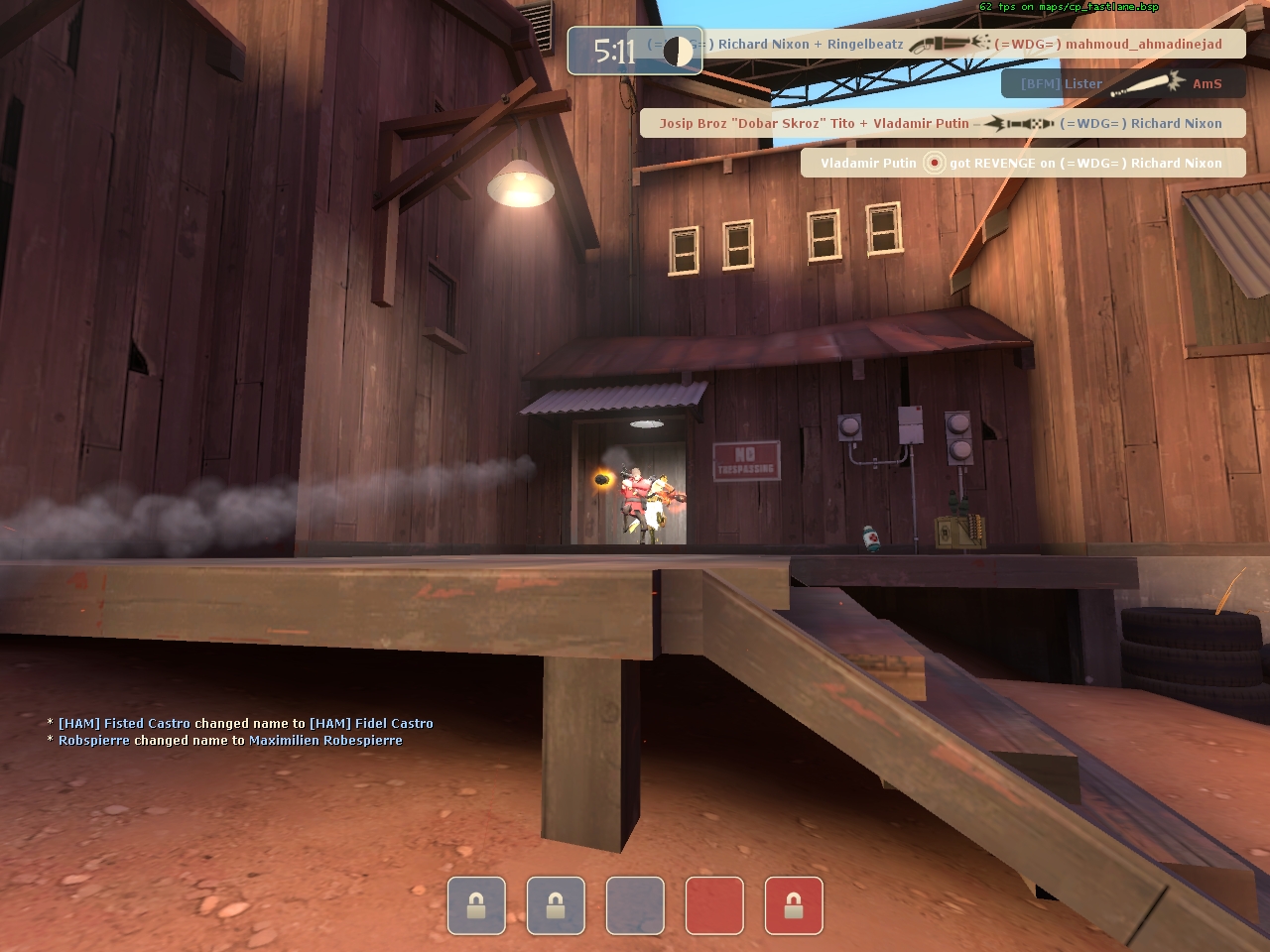Image resolution: width=1270 pixels, height=952 pixels.
Task: Click the Lister killed AmS feed entry
Action: [1123, 83]
